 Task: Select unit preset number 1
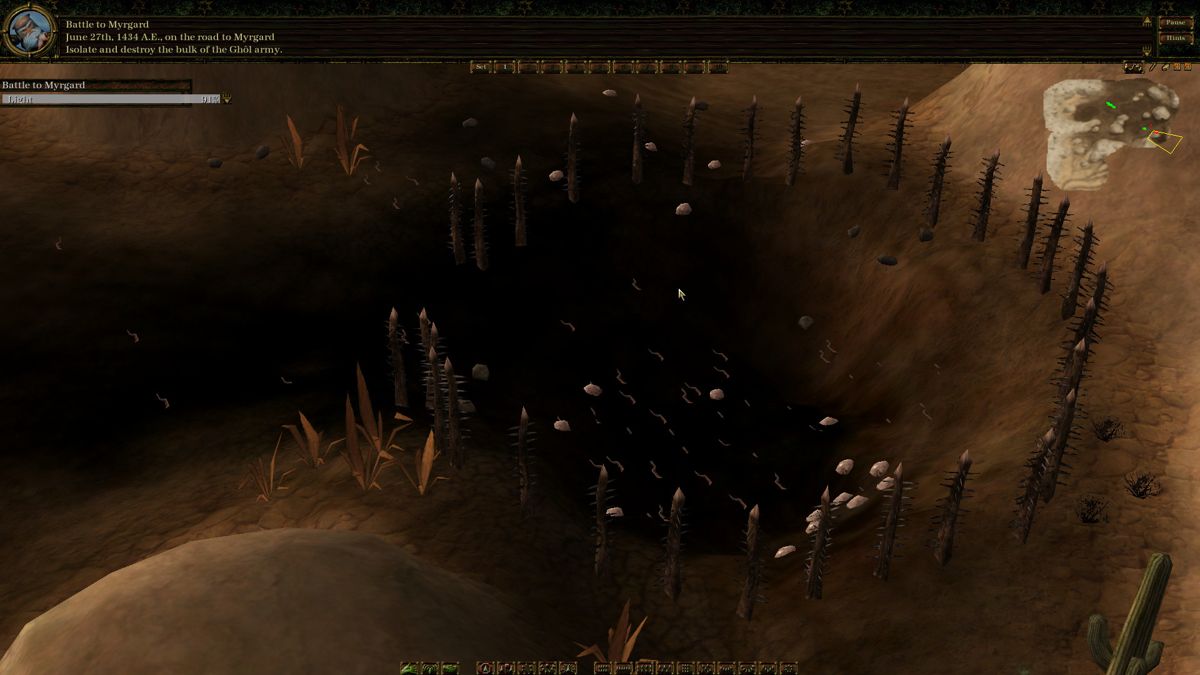(505, 67)
